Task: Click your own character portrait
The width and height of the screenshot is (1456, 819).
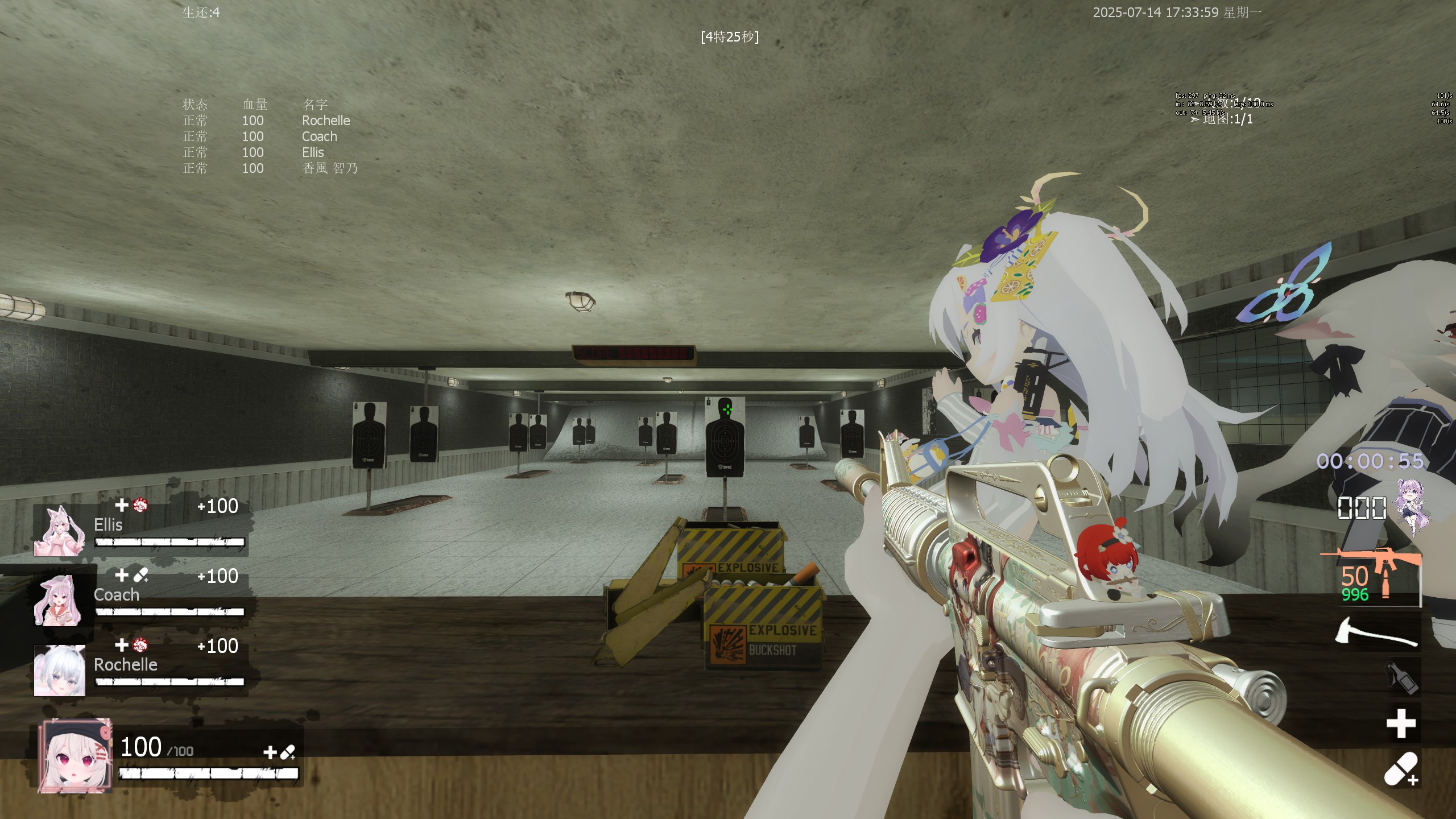Action: point(75,755)
